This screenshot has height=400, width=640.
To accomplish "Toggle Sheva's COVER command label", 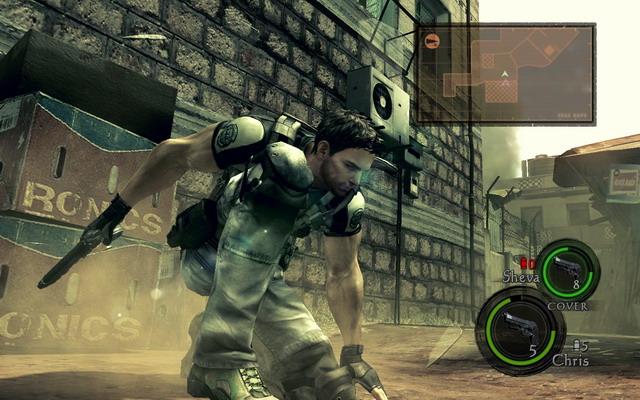I will [567, 306].
